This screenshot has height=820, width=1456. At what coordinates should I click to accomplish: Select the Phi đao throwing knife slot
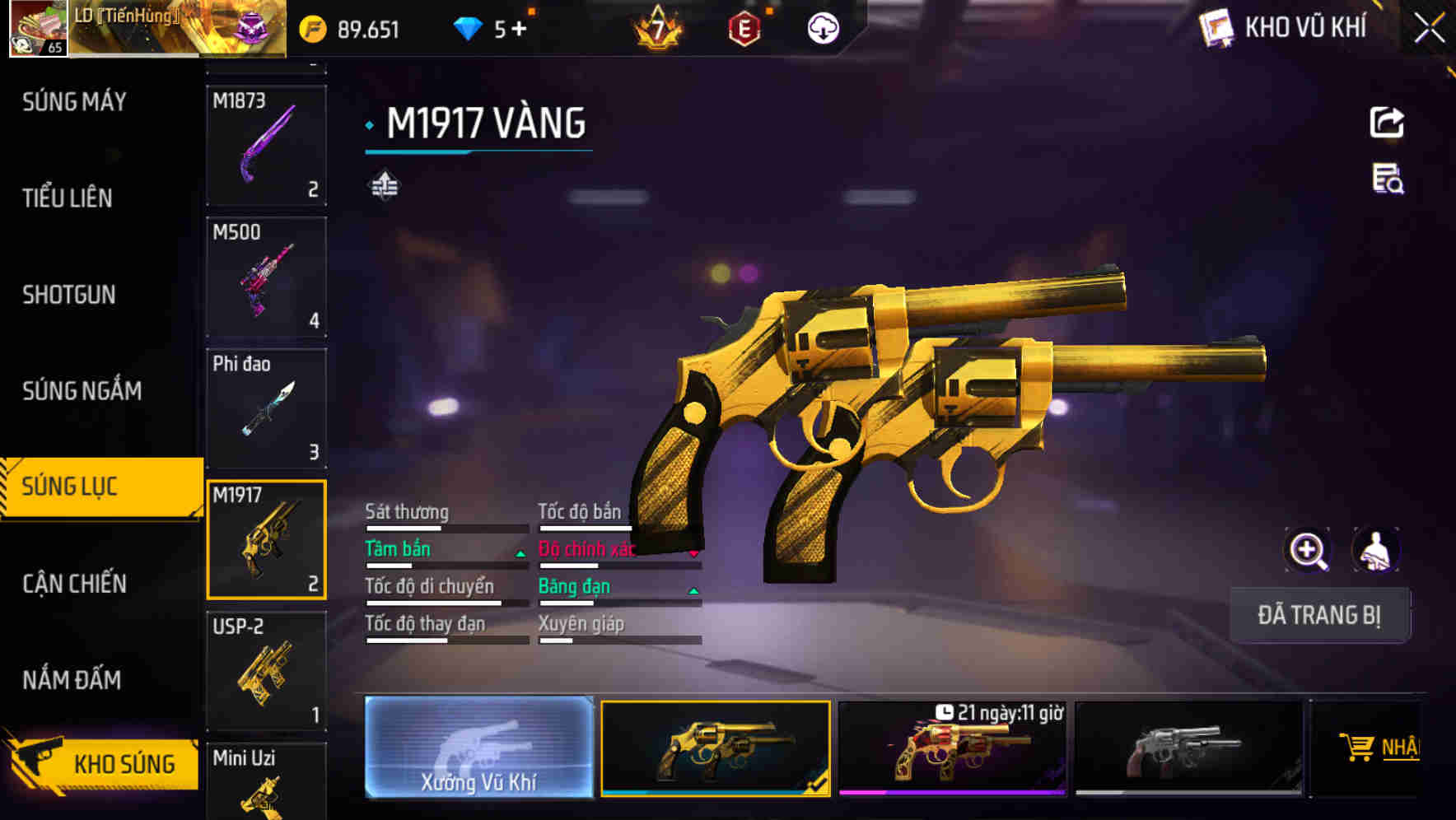pos(266,408)
